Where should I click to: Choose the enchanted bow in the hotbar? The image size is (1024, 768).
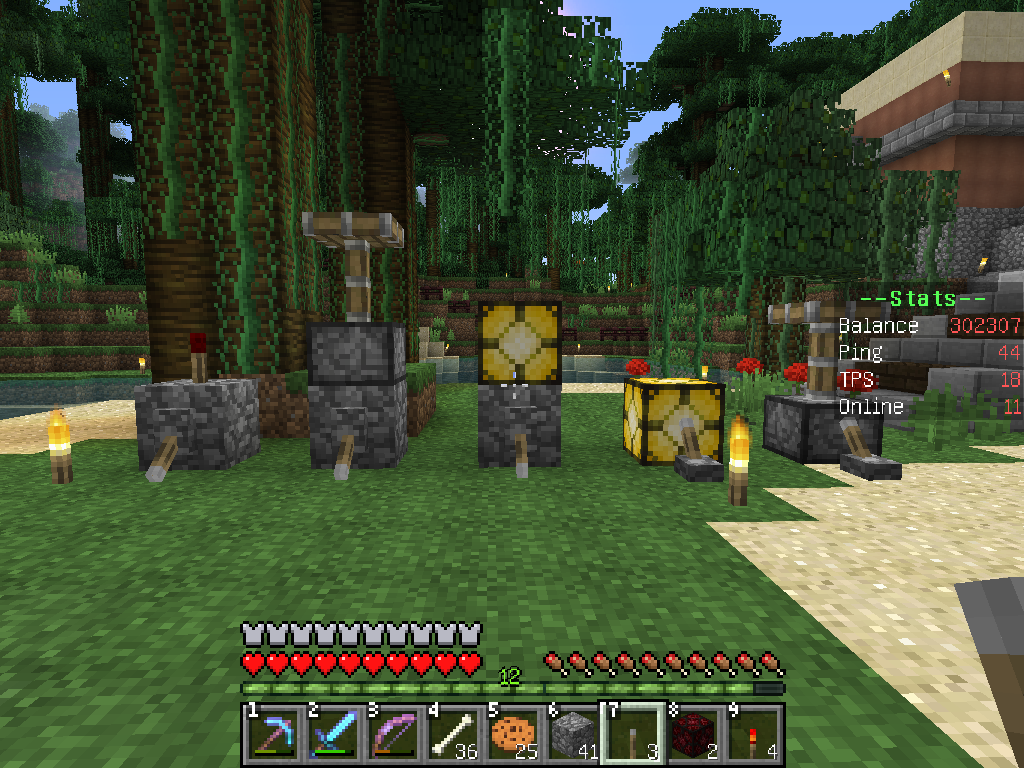(x=391, y=735)
